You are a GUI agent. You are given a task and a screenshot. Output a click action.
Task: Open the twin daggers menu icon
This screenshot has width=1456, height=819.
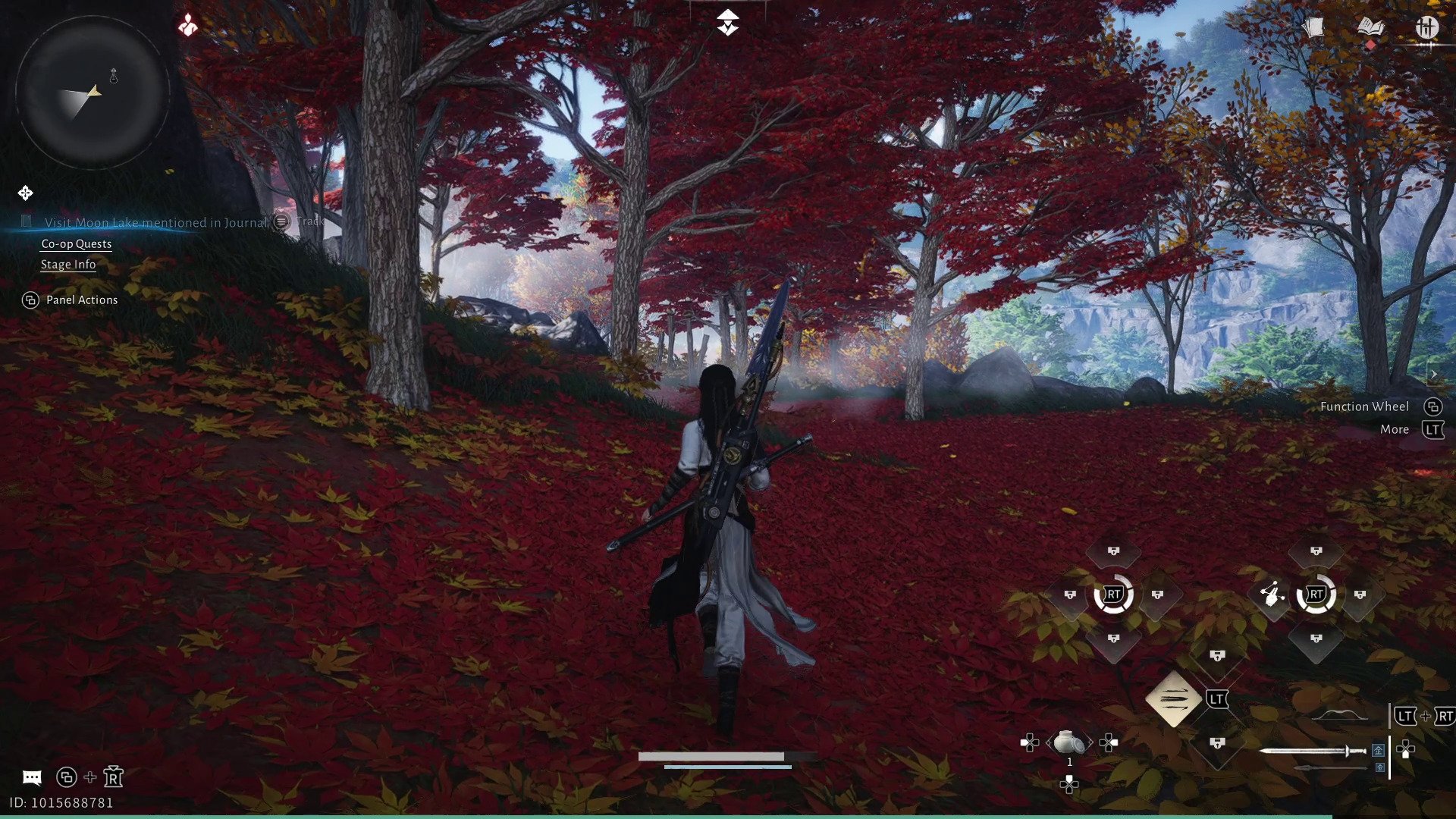tap(1426, 28)
